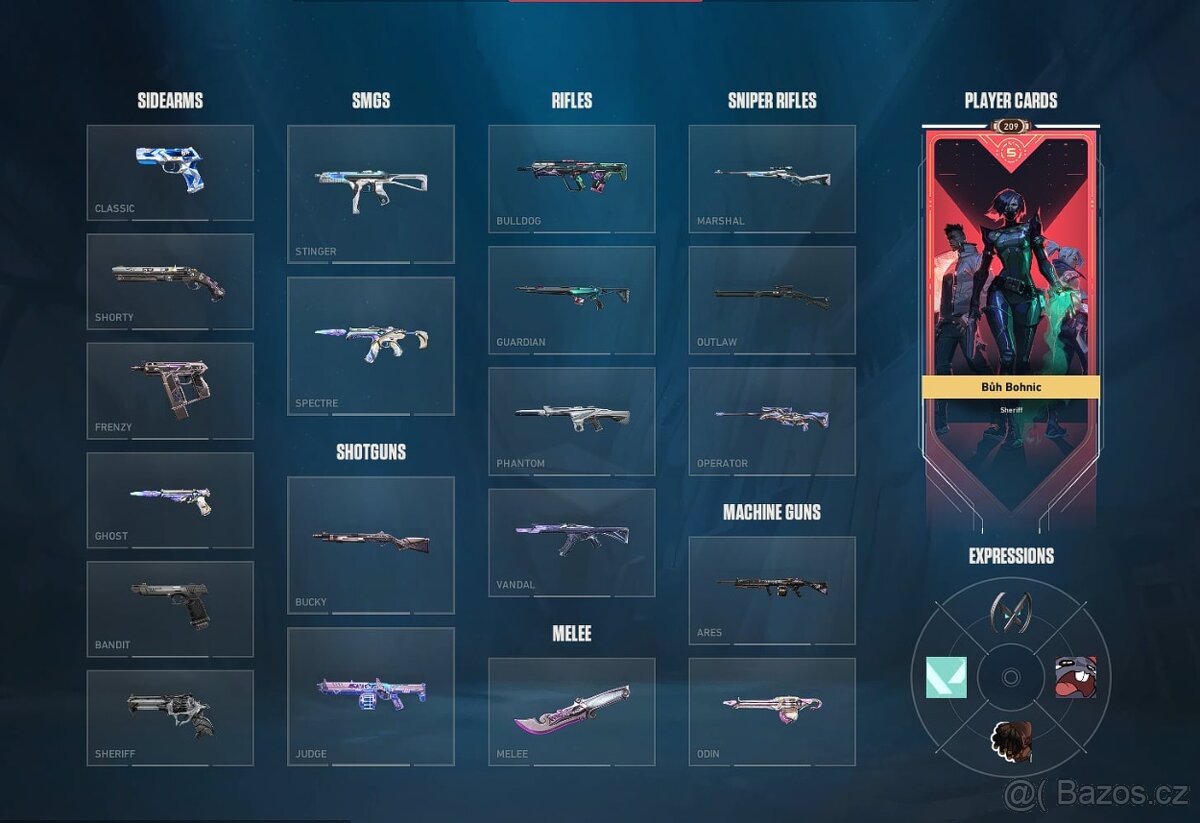Choose the Vandal rifle slot

pyautogui.click(x=572, y=541)
